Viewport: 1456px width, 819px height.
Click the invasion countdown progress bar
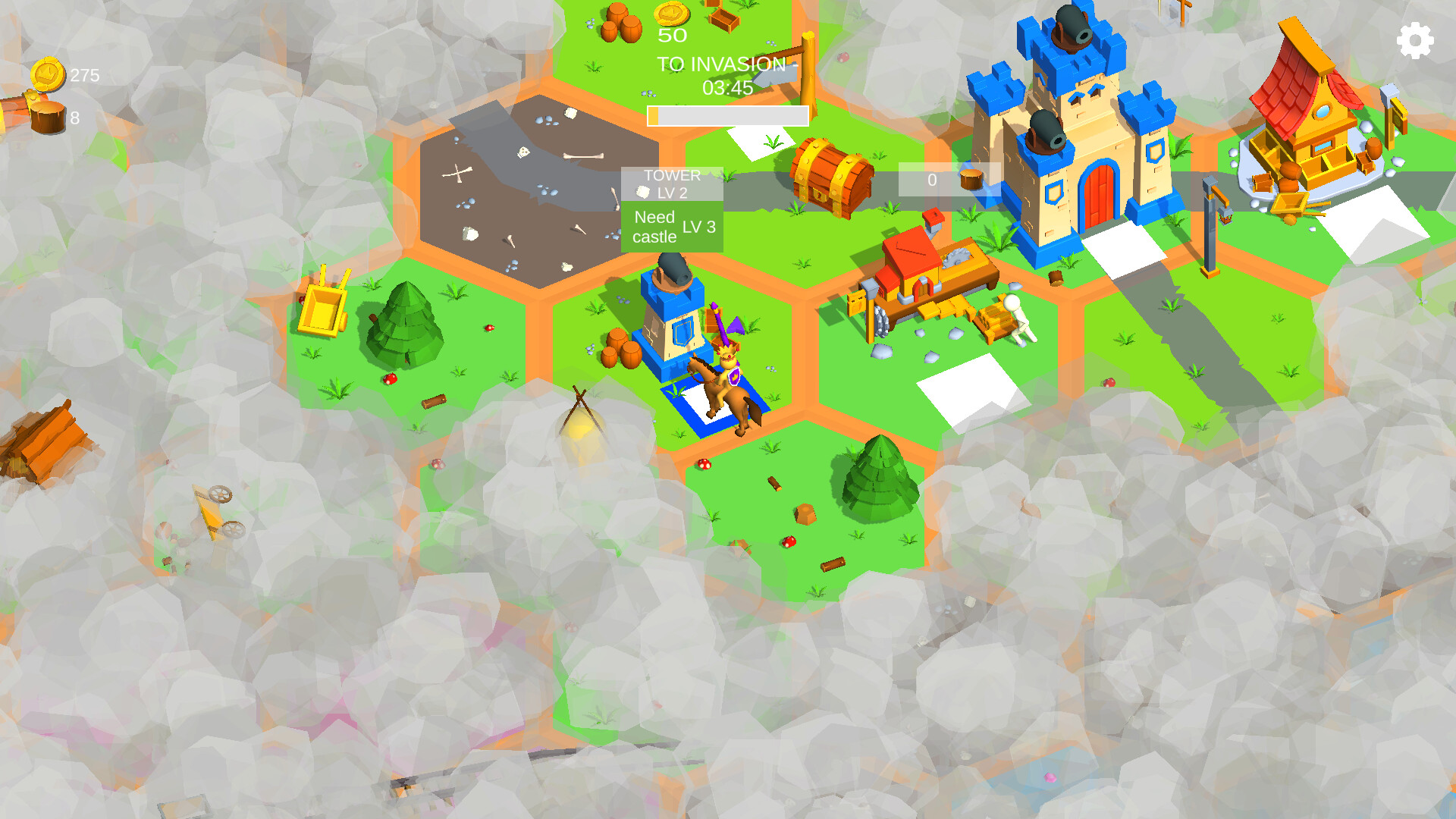[728, 114]
